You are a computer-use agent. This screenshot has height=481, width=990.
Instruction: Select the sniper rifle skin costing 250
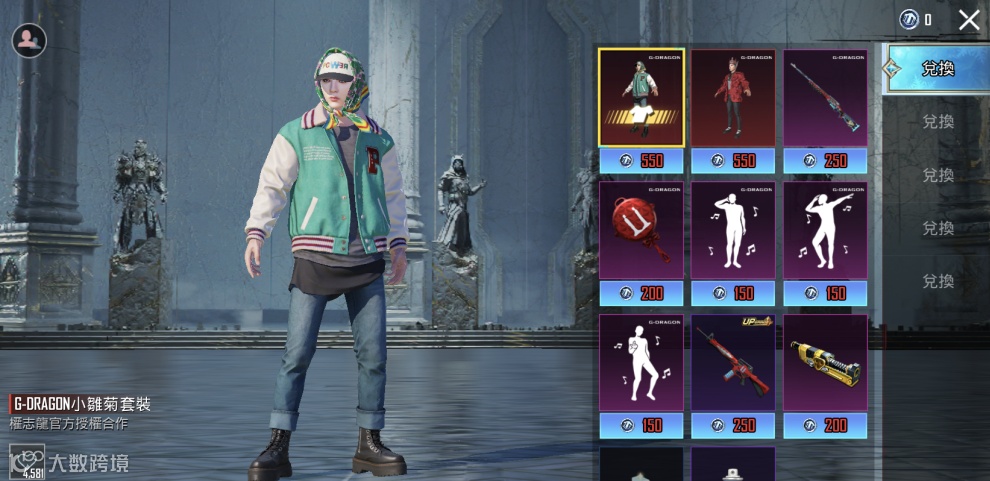coord(825,98)
